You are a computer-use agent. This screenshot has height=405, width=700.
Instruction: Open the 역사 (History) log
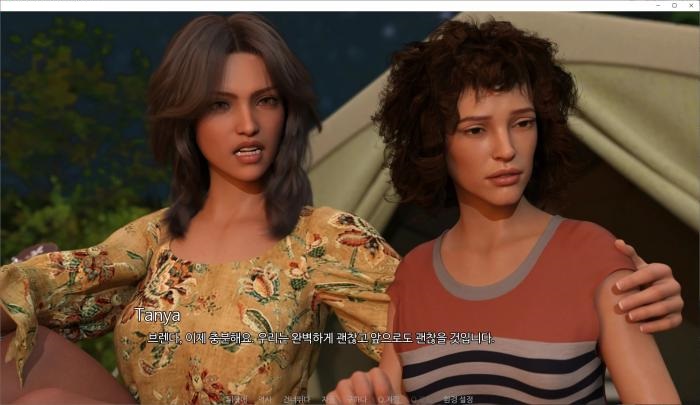264,399
